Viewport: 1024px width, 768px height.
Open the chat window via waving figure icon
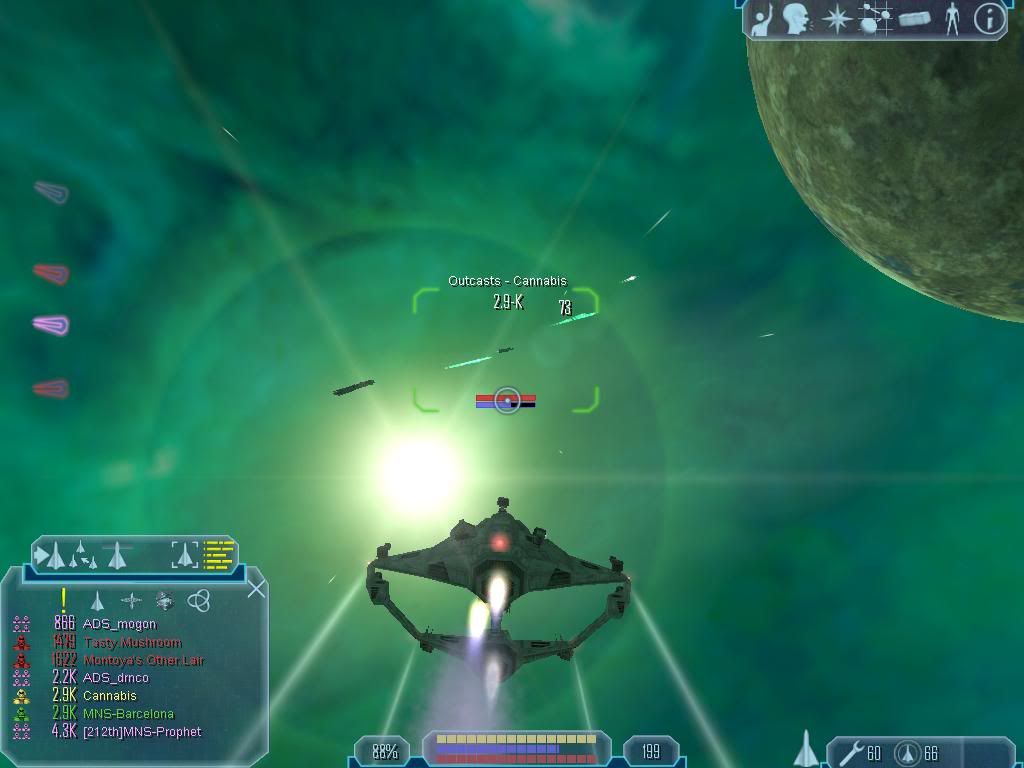pos(764,18)
